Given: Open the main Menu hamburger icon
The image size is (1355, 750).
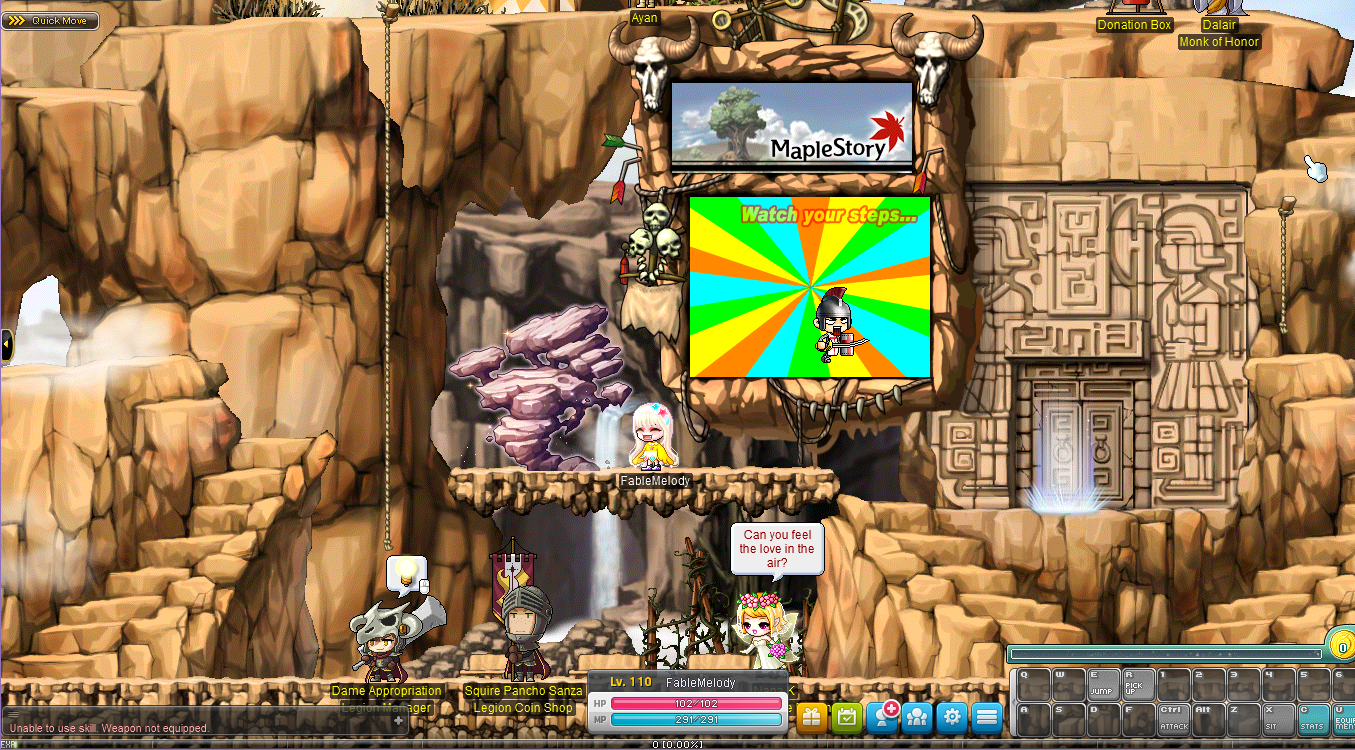Looking at the screenshot, I should 986,717.
